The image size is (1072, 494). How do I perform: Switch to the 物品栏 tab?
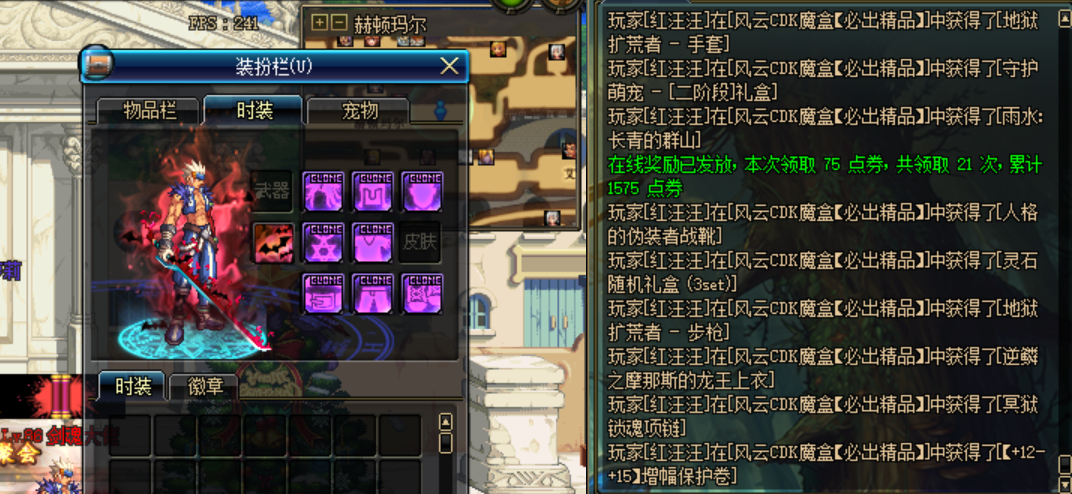[x=150, y=110]
